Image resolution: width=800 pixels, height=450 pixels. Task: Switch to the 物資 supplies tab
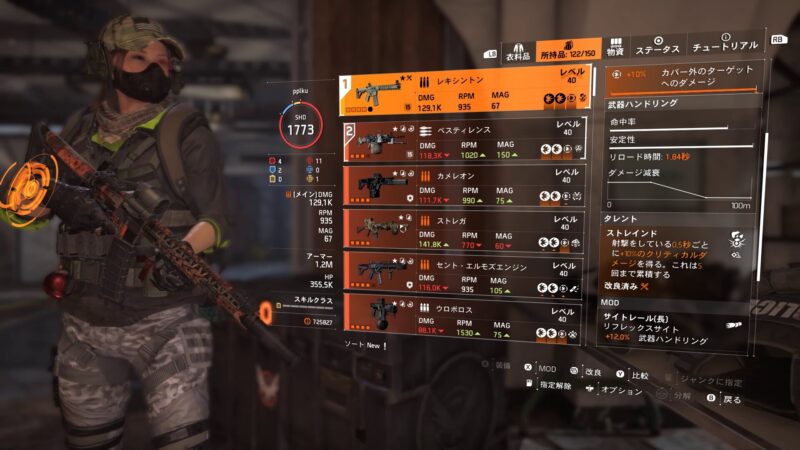pyautogui.click(x=616, y=48)
